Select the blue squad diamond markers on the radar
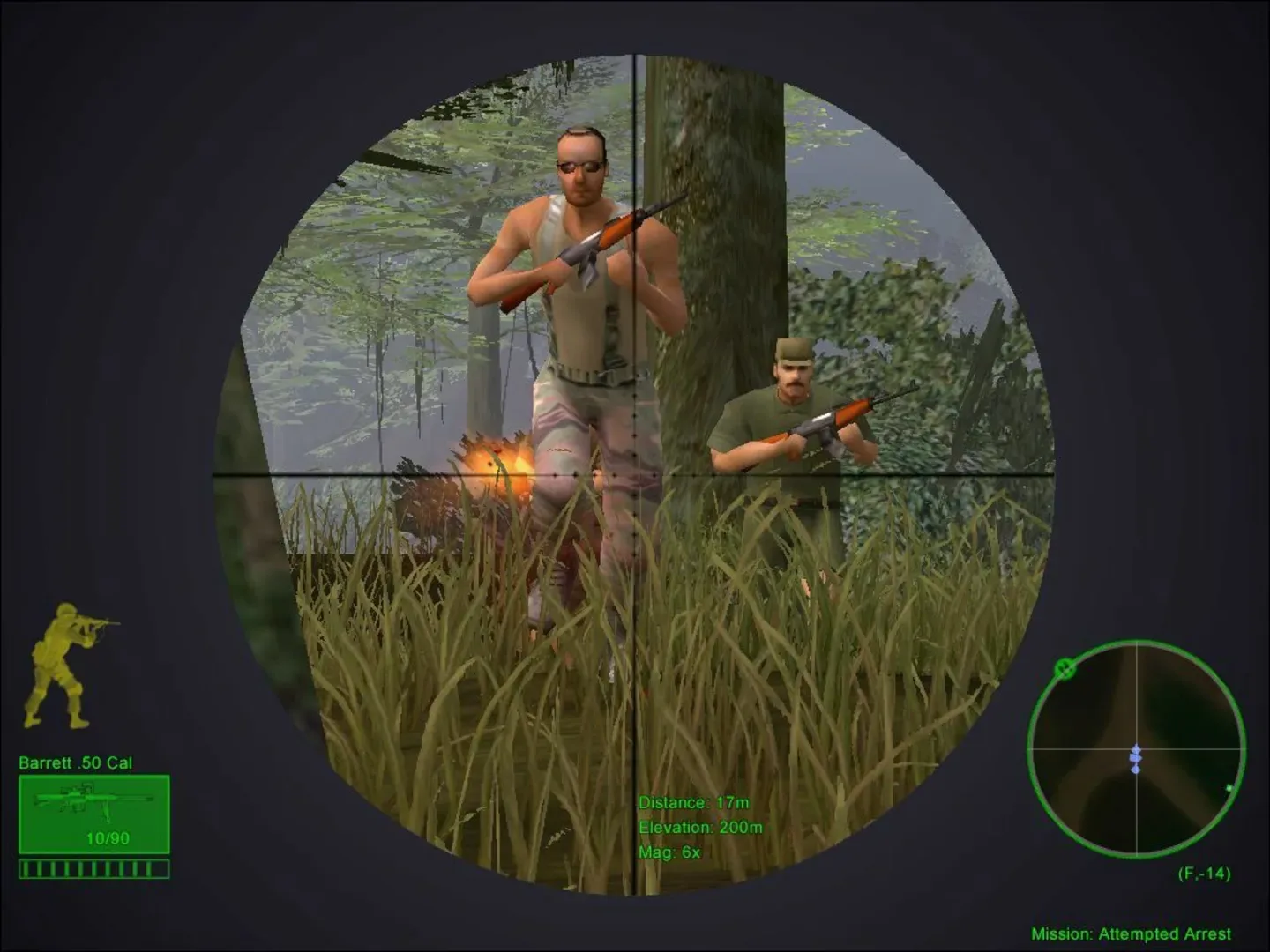Screen dimensions: 1270x952 coord(1138,758)
